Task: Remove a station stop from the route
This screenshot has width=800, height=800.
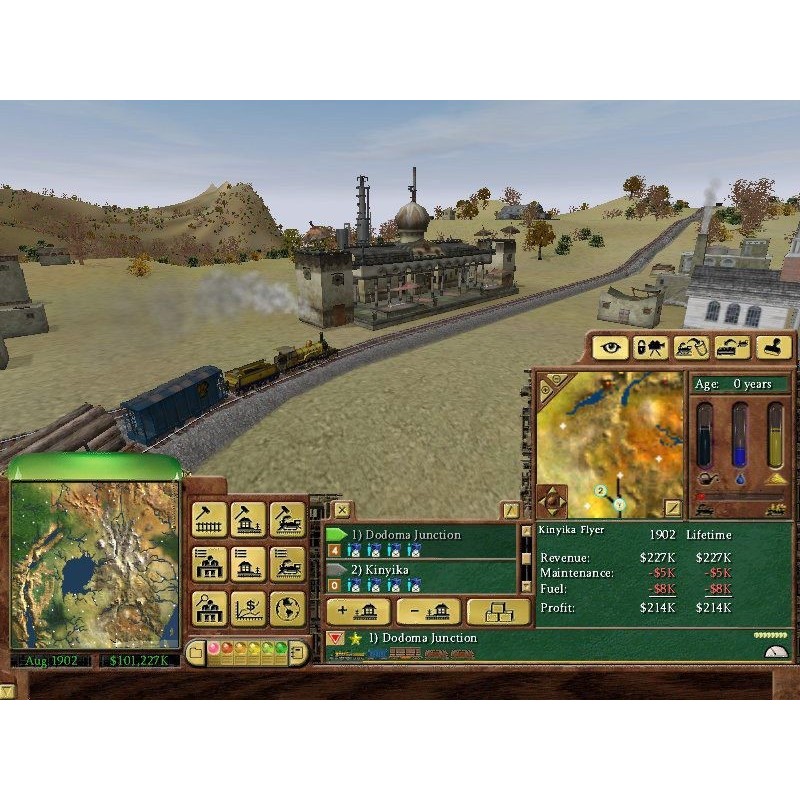Action: pos(428,612)
